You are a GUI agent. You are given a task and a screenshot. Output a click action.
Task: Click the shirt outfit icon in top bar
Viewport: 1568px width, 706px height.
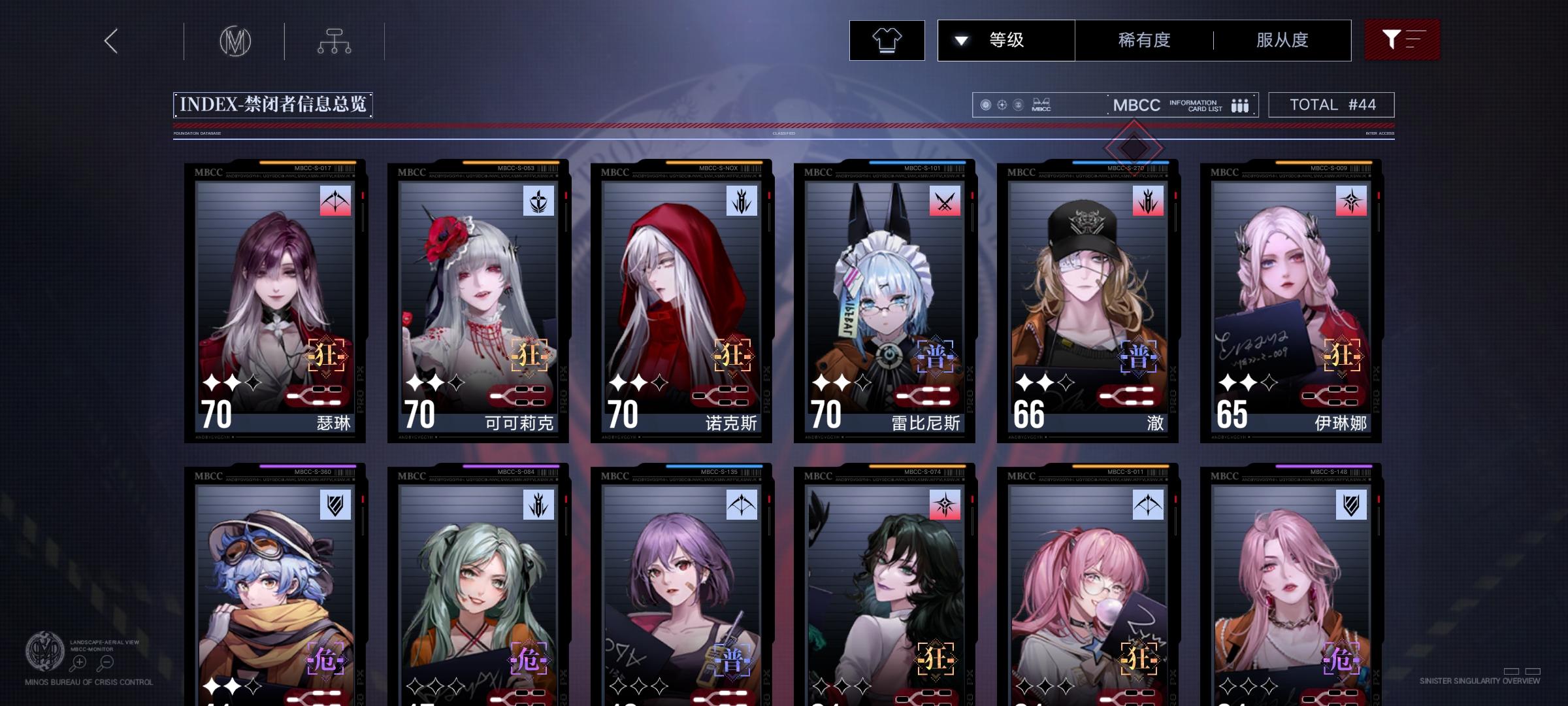point(887,40)
